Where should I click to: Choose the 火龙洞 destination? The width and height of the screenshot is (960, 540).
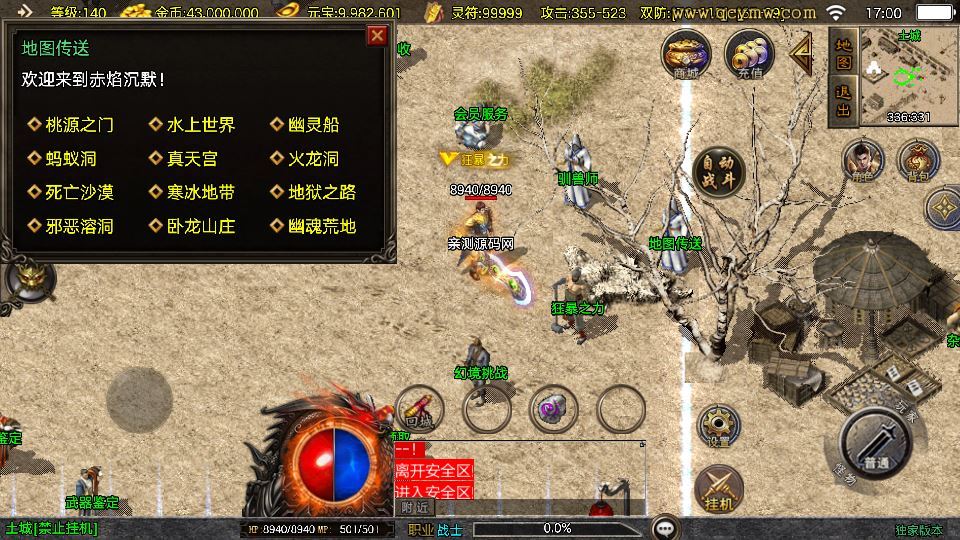(312, 159)
